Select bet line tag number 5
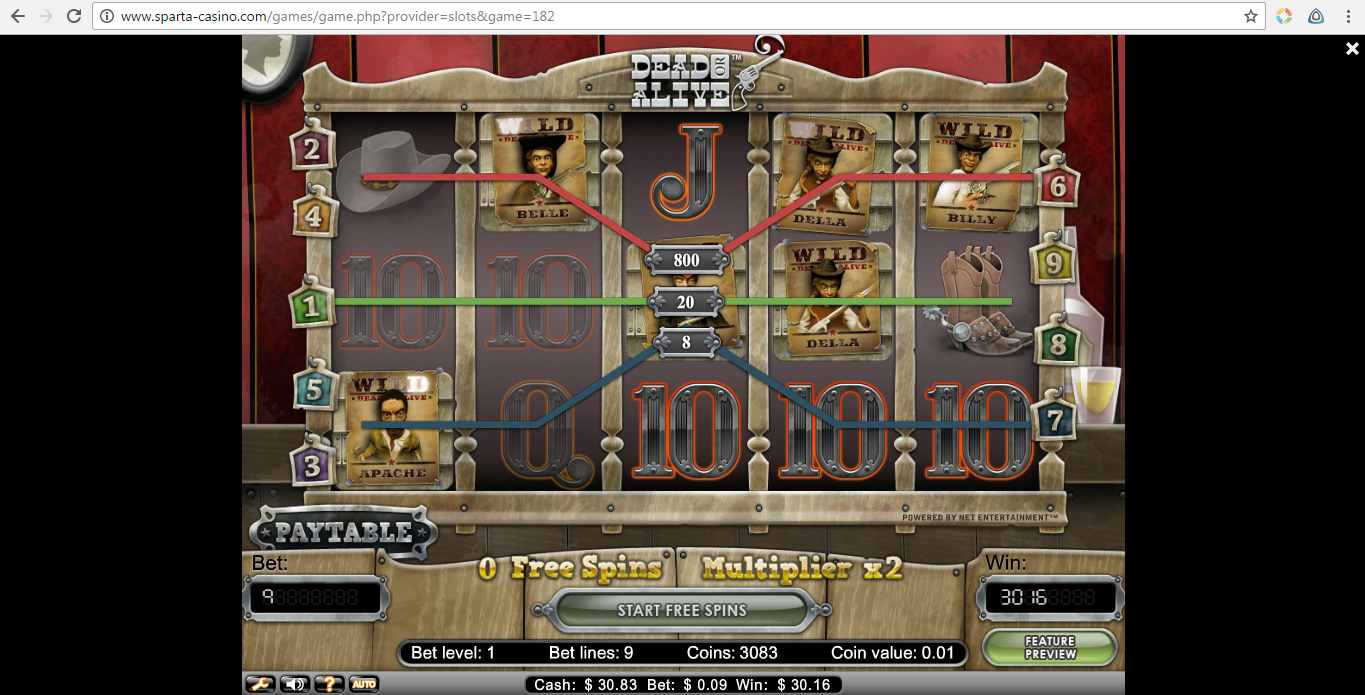 314,389
